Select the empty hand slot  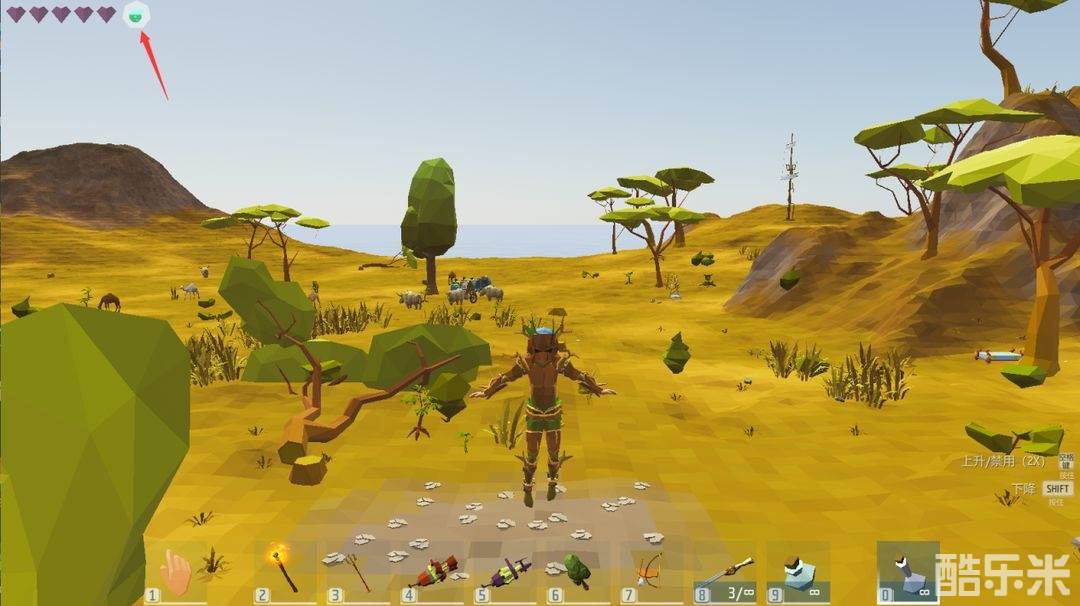[x=176, y=572]
